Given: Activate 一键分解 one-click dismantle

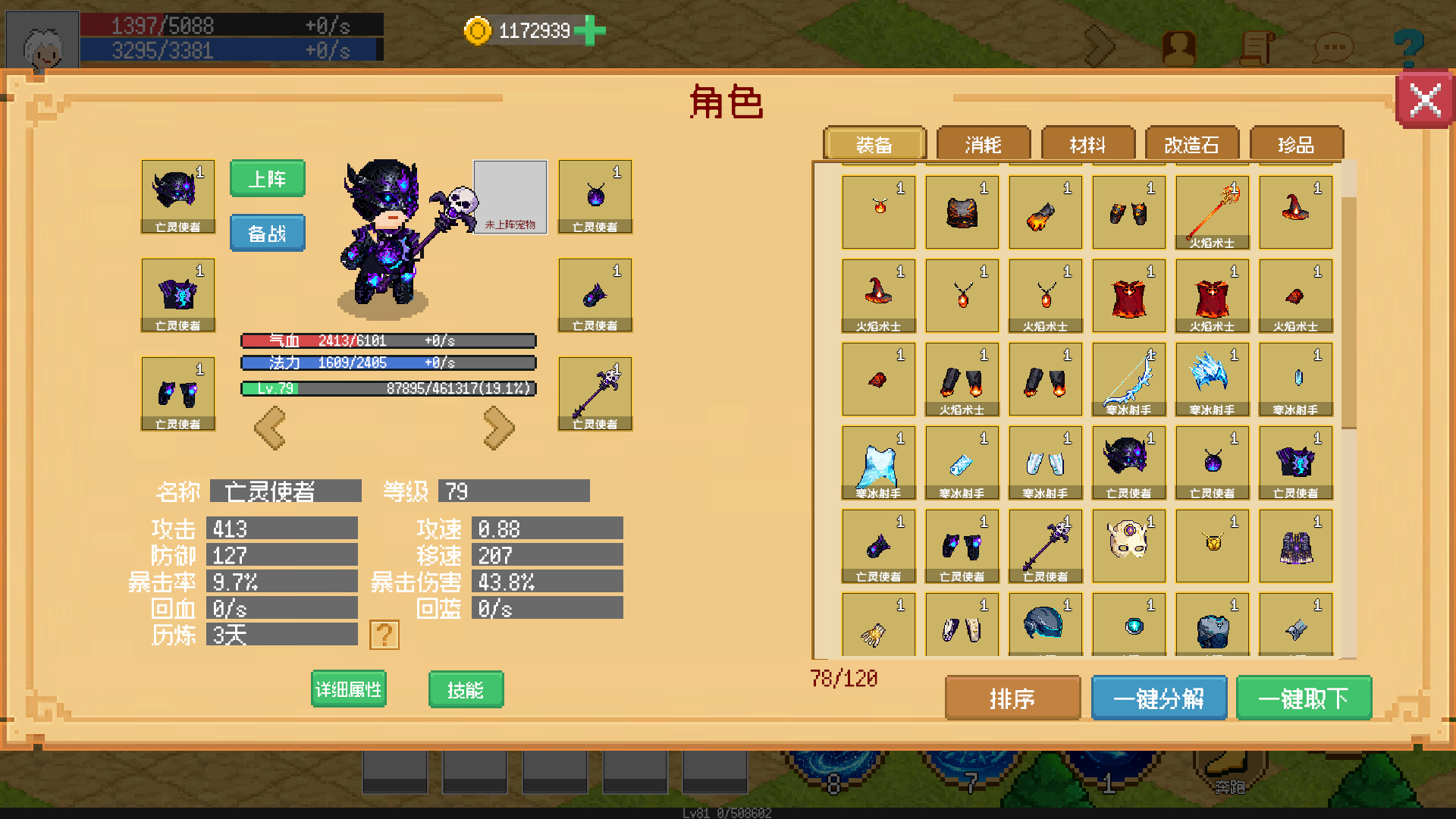Looking at the screenshot, I should point(1159,698).
